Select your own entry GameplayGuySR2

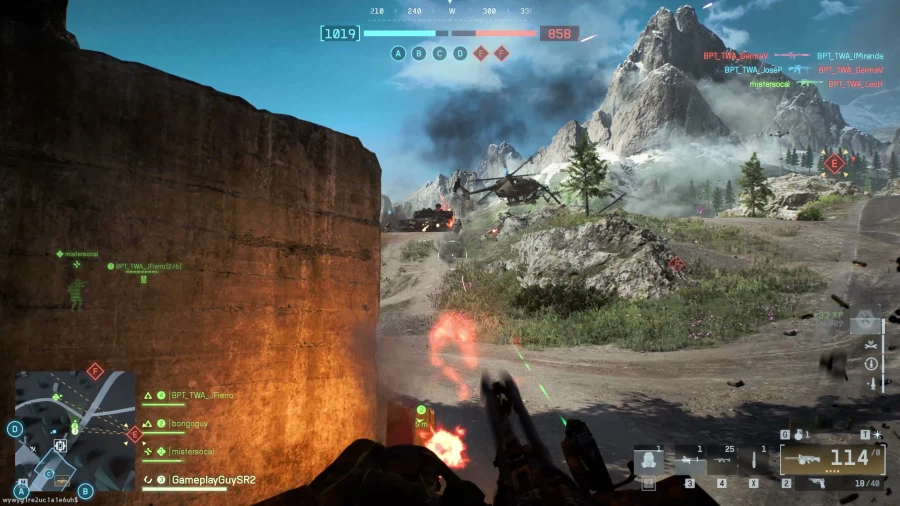coord(210,480)
